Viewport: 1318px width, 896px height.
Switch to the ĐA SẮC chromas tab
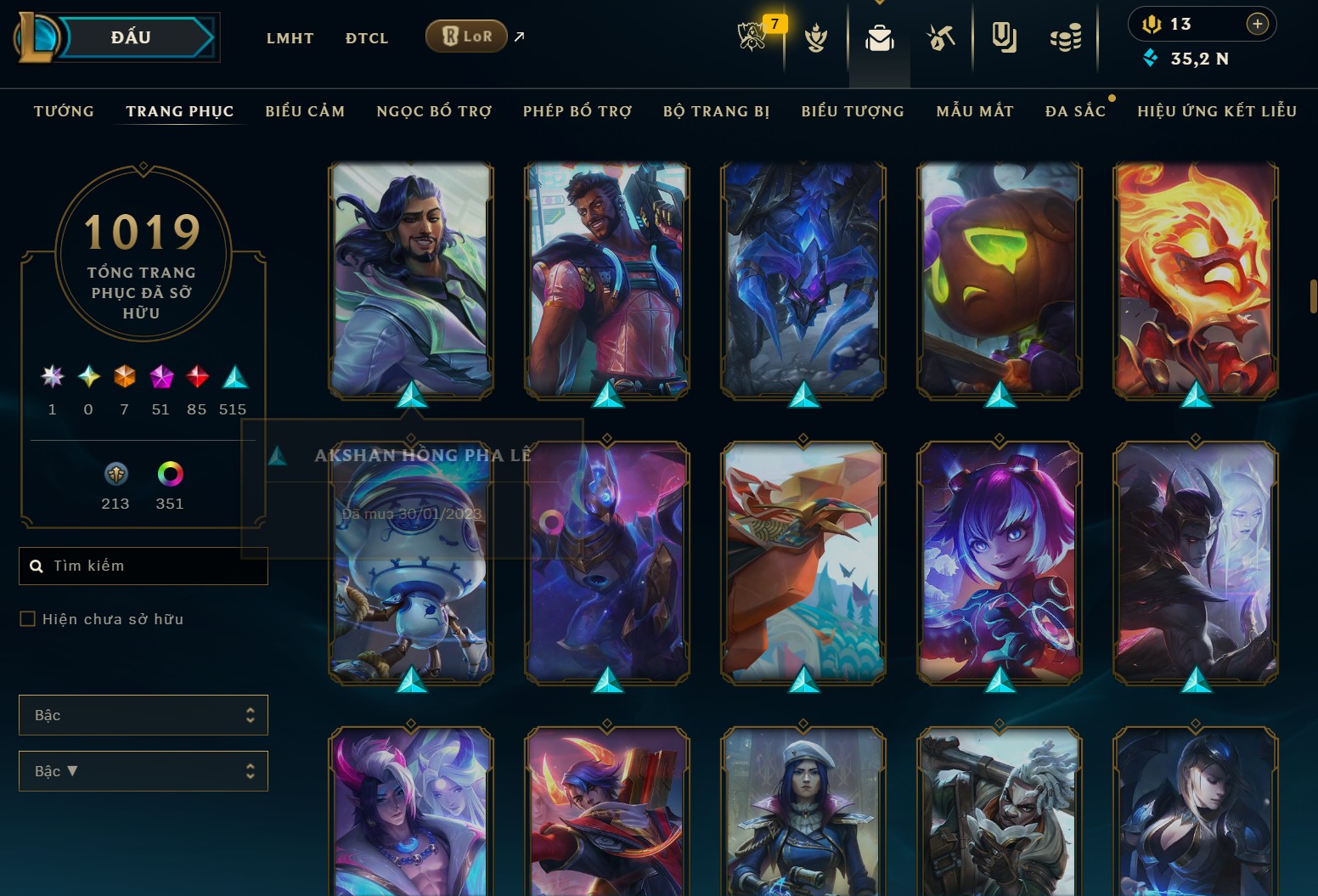pos(1075,111)
